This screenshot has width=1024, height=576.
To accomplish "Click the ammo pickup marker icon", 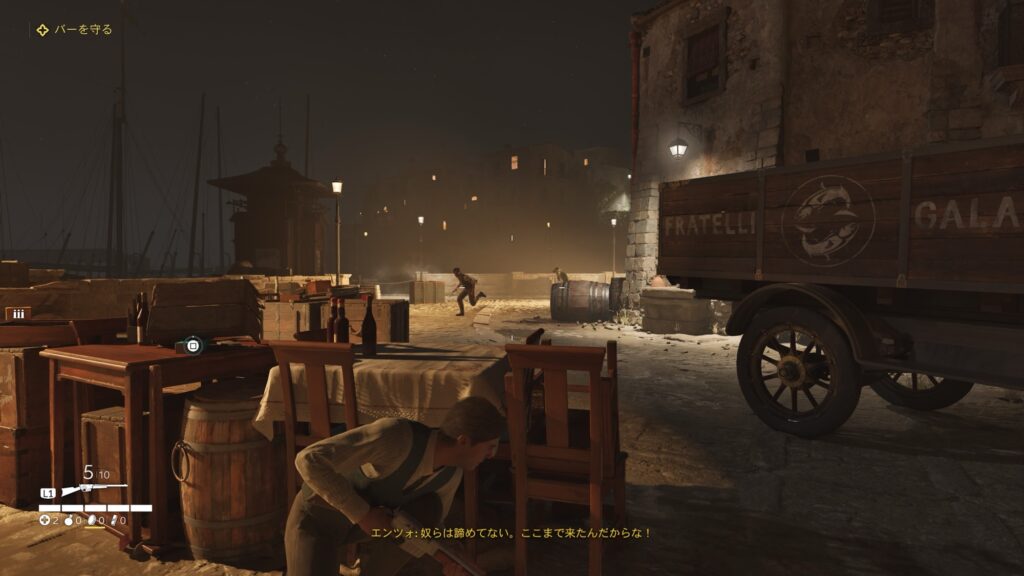I will [17, 313].
